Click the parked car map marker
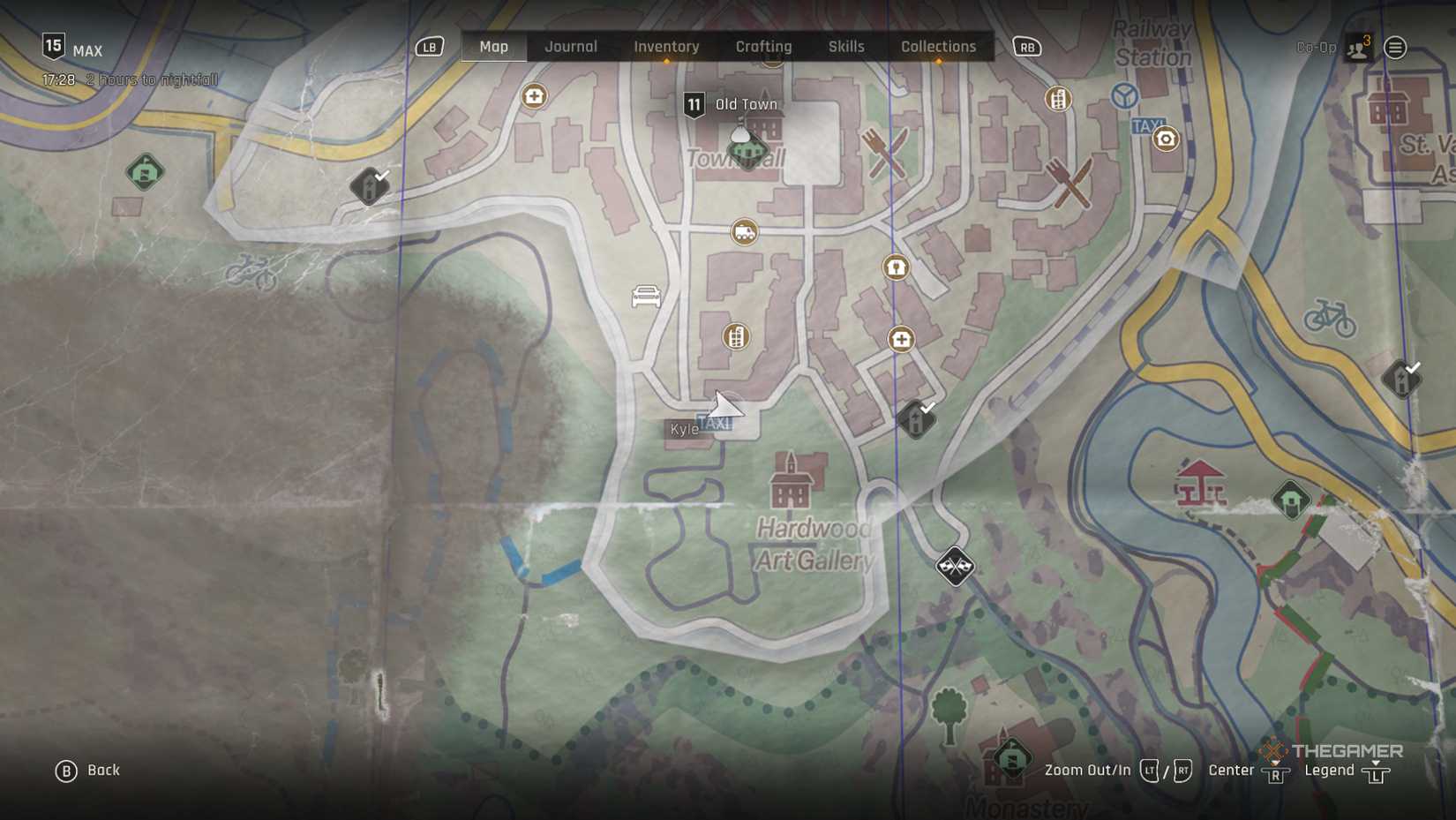Image resolution: width=1456 pixels, height=820 pixels. pos(646,297)
